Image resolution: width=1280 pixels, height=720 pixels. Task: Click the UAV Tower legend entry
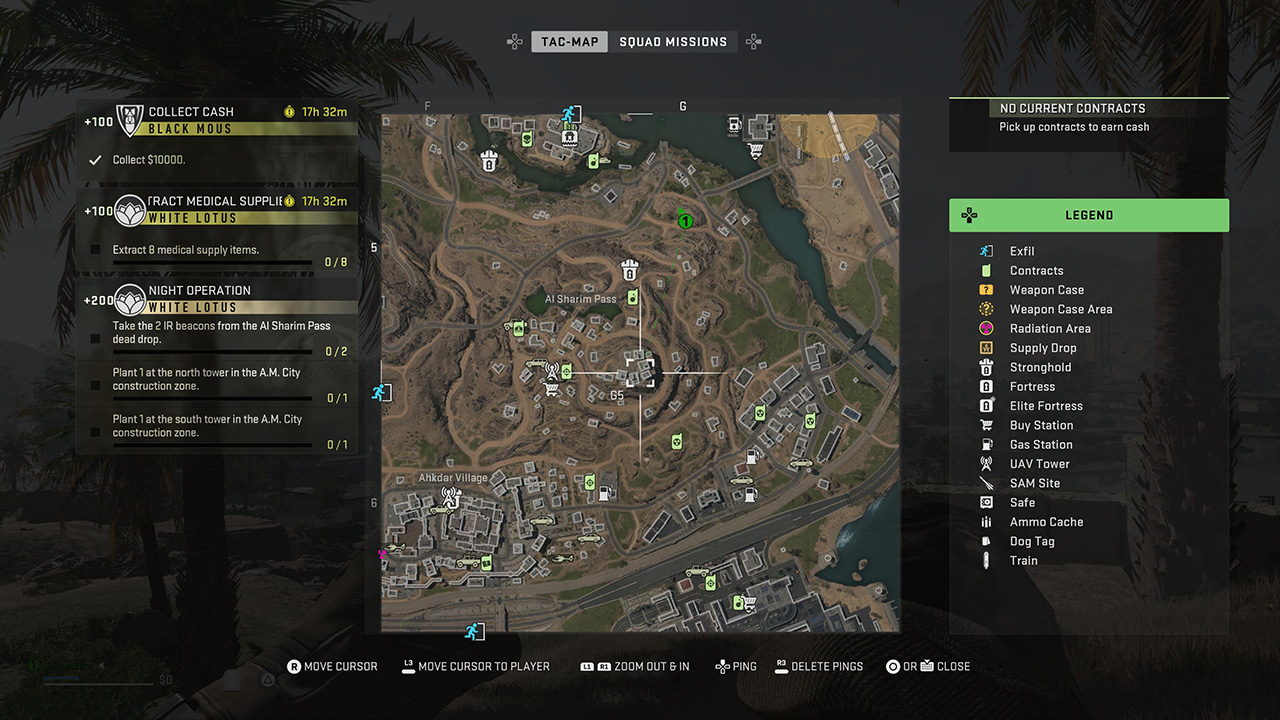coord(1039,464)
